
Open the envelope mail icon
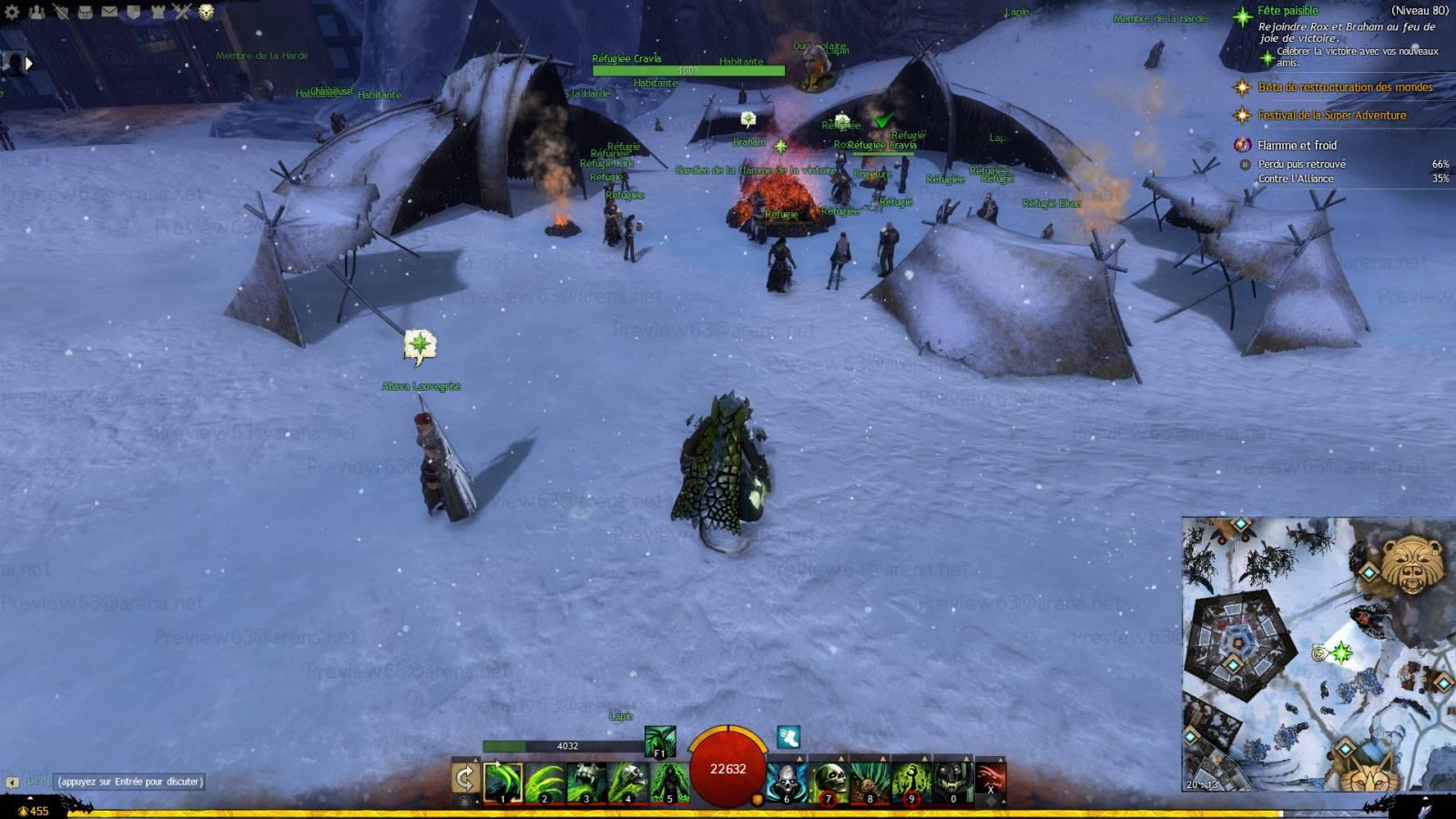point(109,12)
